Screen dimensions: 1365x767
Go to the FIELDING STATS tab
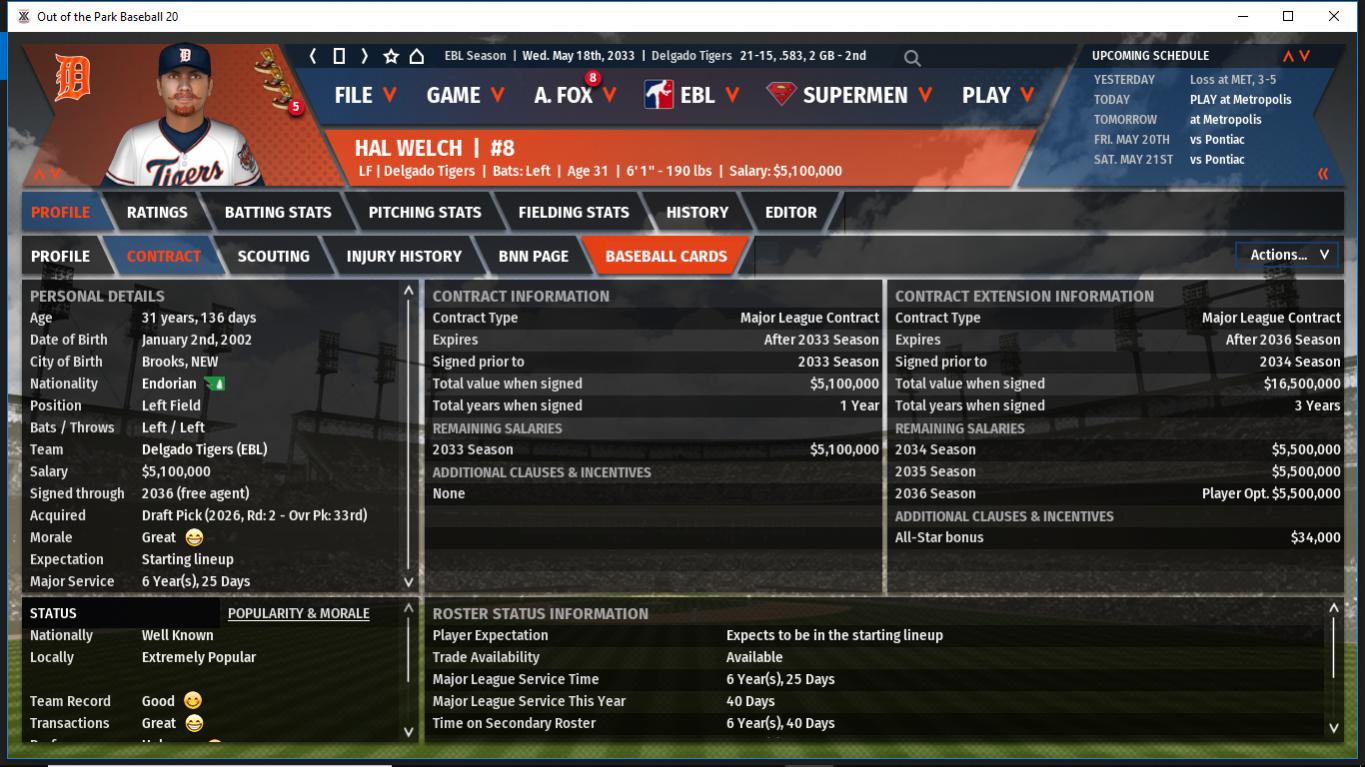click(x=574, y=212)
